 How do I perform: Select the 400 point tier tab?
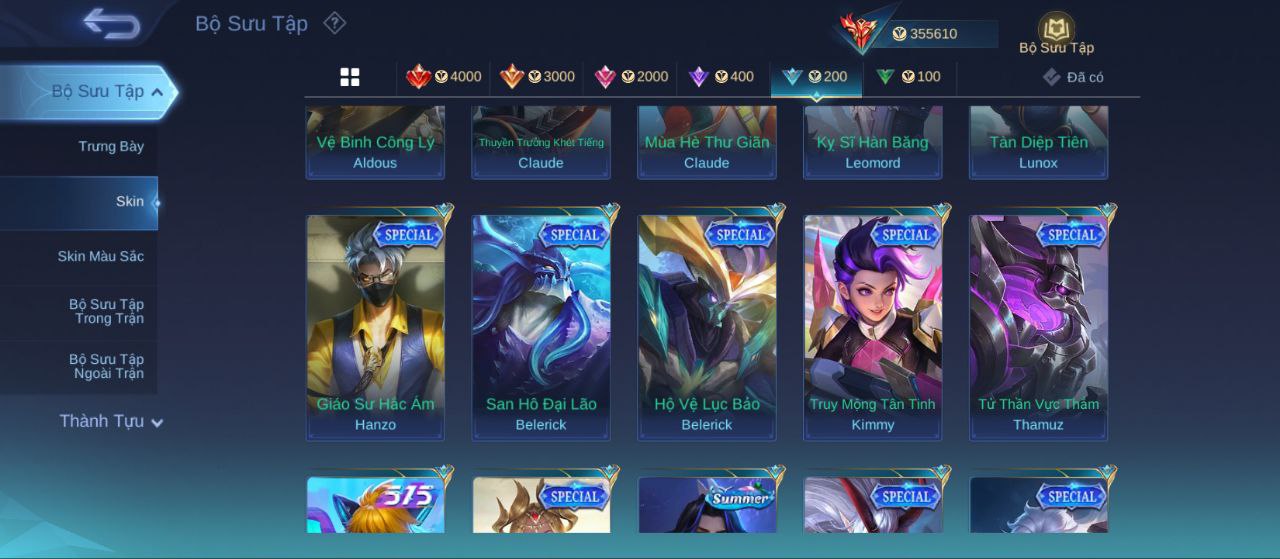[722, 77]
